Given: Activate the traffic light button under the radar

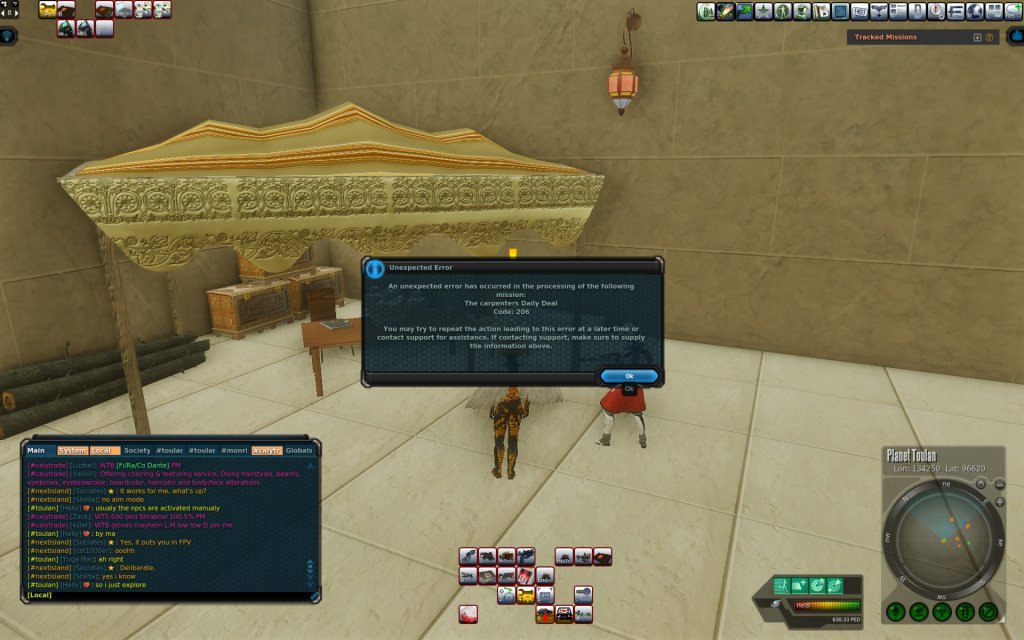Looking at the screenshot, I should pos(965,611).
